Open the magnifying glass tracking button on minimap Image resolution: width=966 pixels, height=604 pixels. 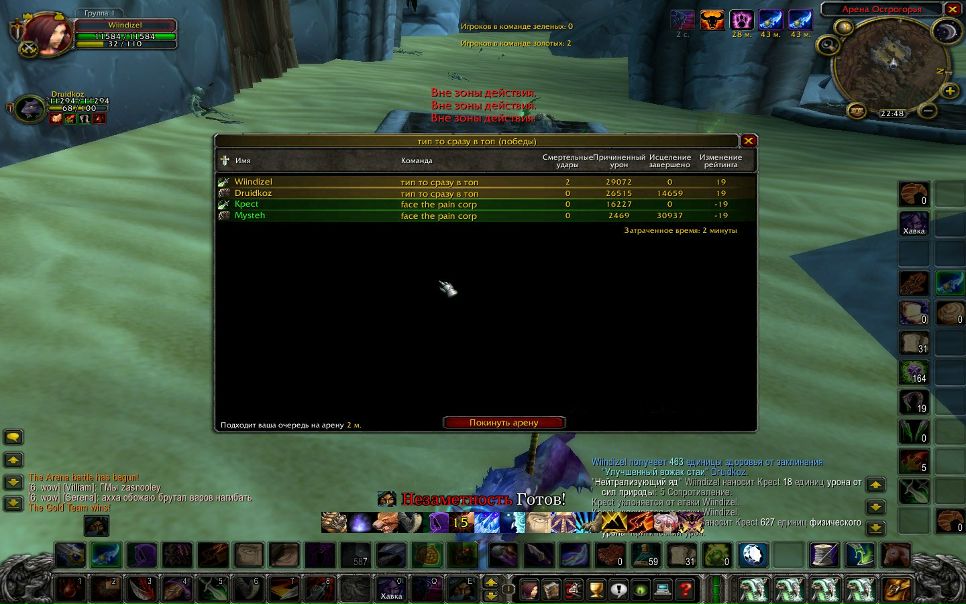click(x=828, y=44)
